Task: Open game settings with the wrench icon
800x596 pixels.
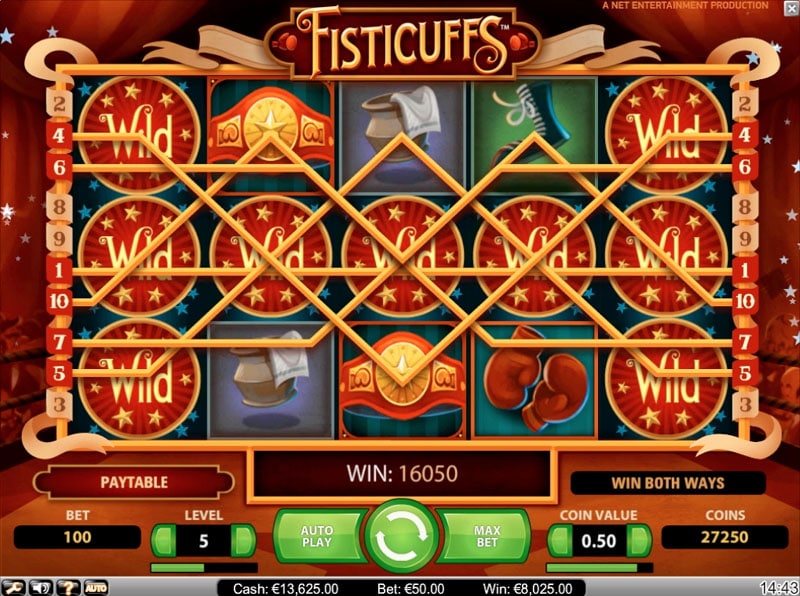Action: click(11, 587)
